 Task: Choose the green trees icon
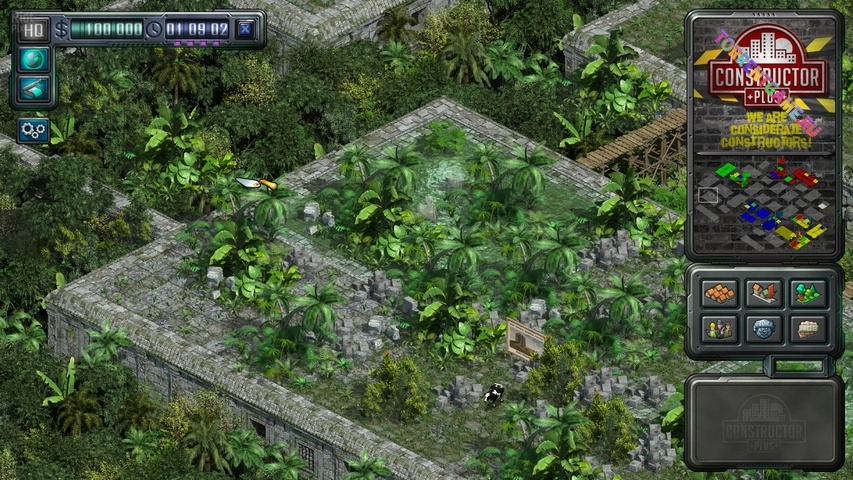(x=807, y=293)
